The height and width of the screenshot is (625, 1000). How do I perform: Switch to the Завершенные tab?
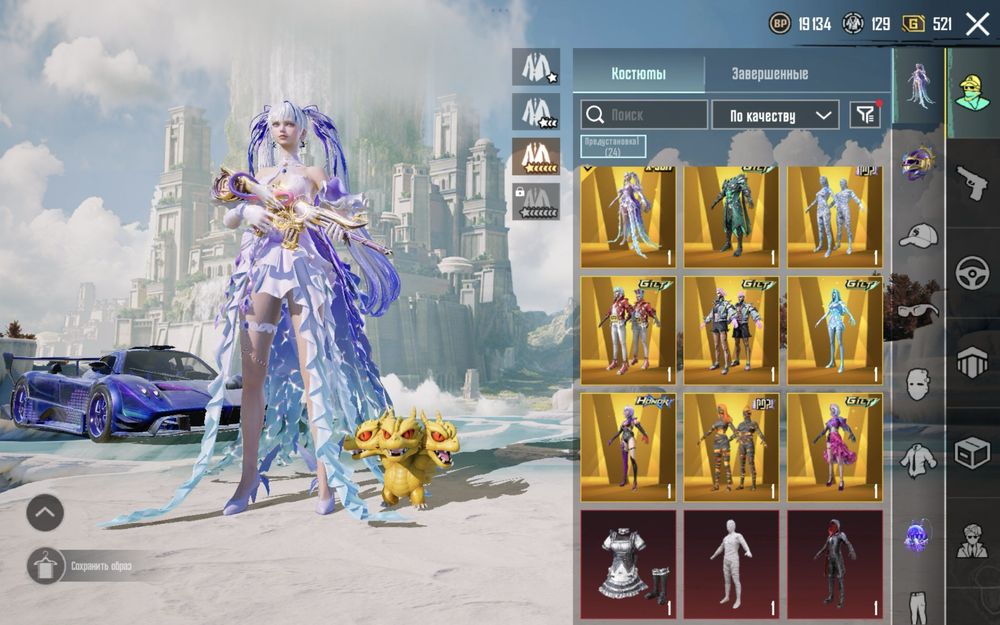pyautogui.click(x=769, y=74)
